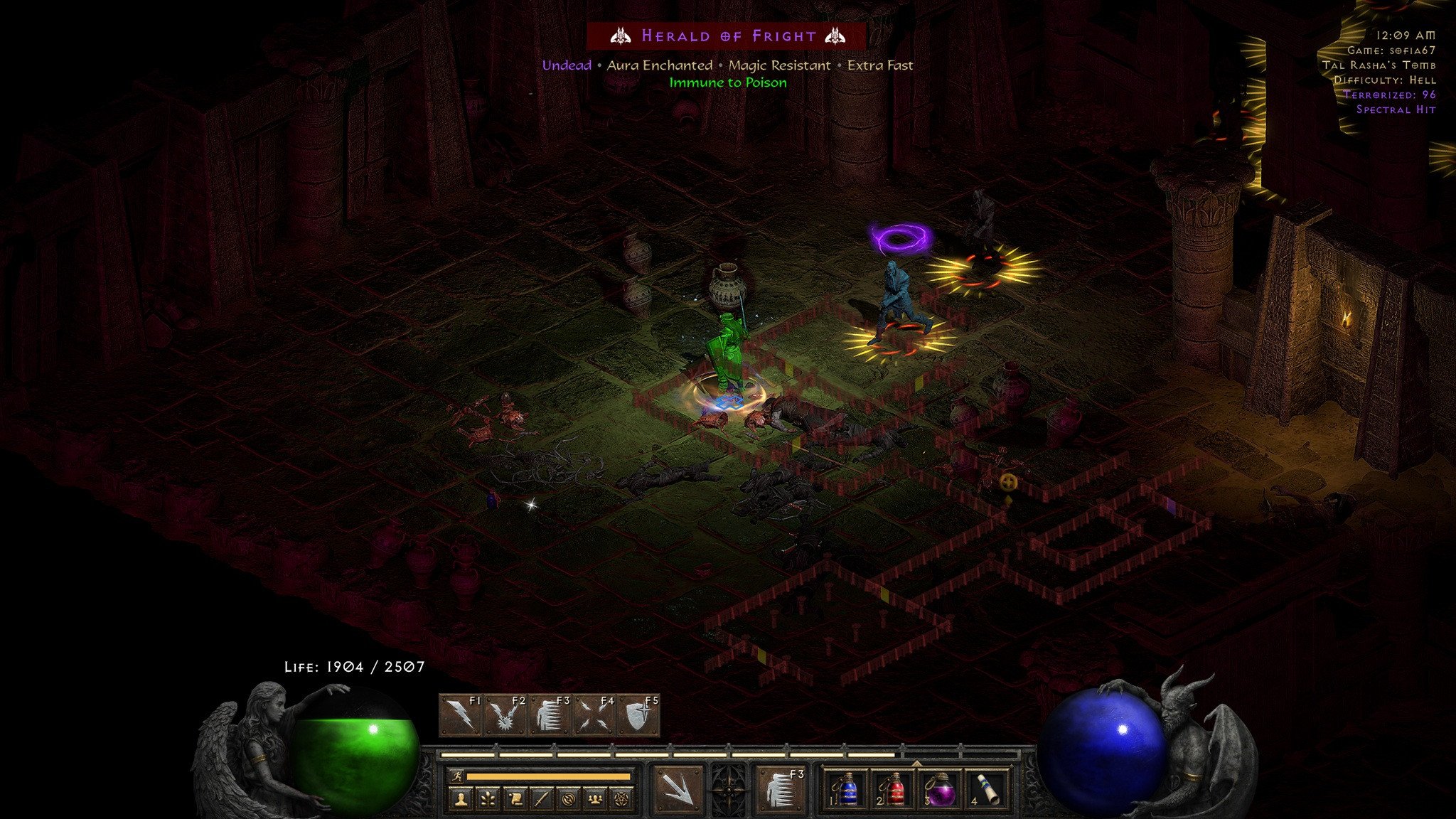
Task: Use the blue mana potion in belt
Action: [x=847, y=790]
